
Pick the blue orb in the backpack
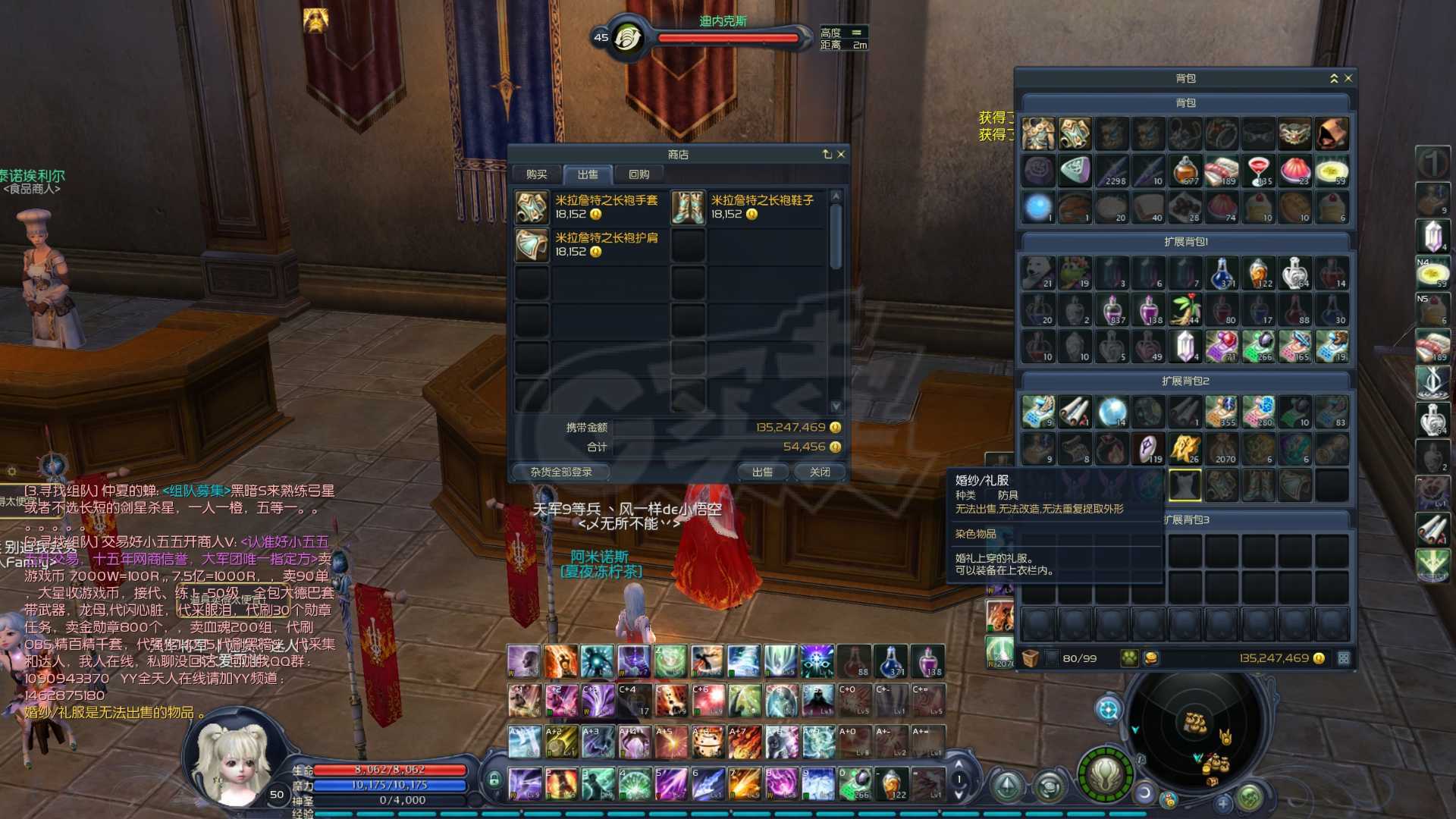(x=1038, y=207)
